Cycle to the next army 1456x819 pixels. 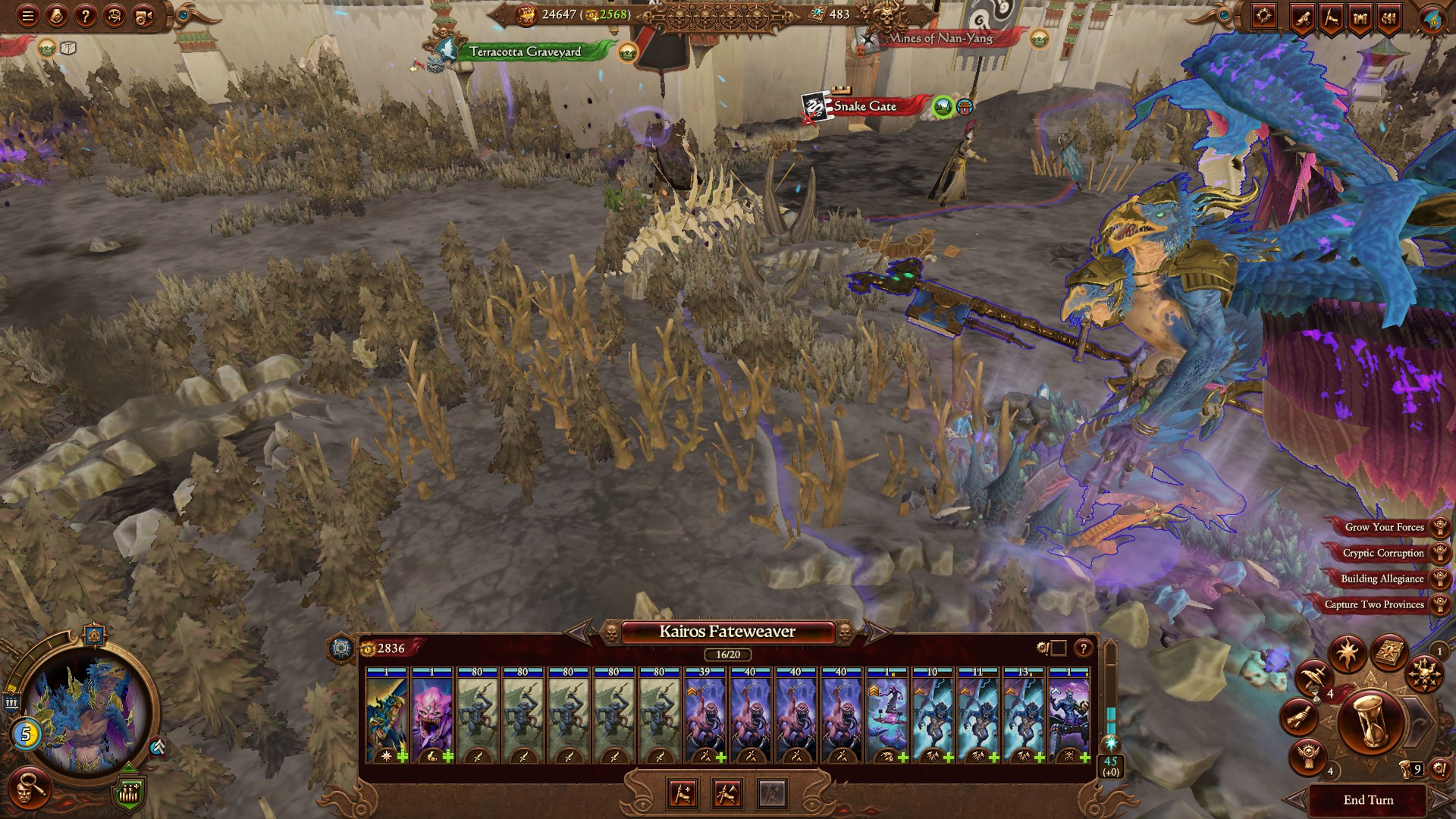click(x=878, y=632)
